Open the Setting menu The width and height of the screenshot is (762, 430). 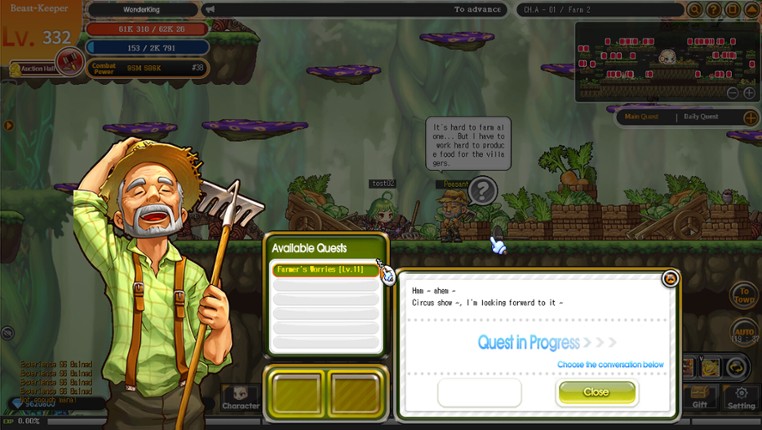coord(741,397)
